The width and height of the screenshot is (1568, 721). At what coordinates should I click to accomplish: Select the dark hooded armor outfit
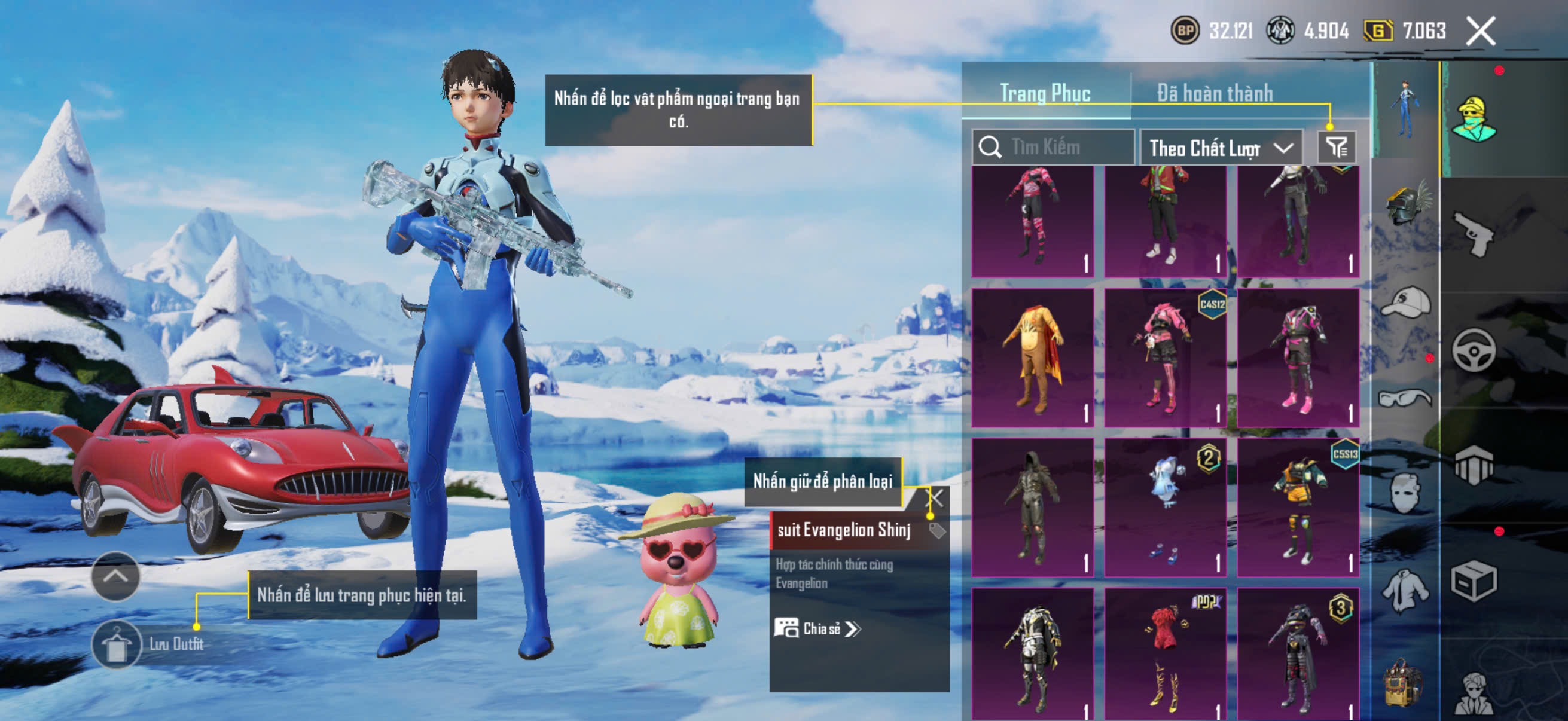coord(1032,506)
